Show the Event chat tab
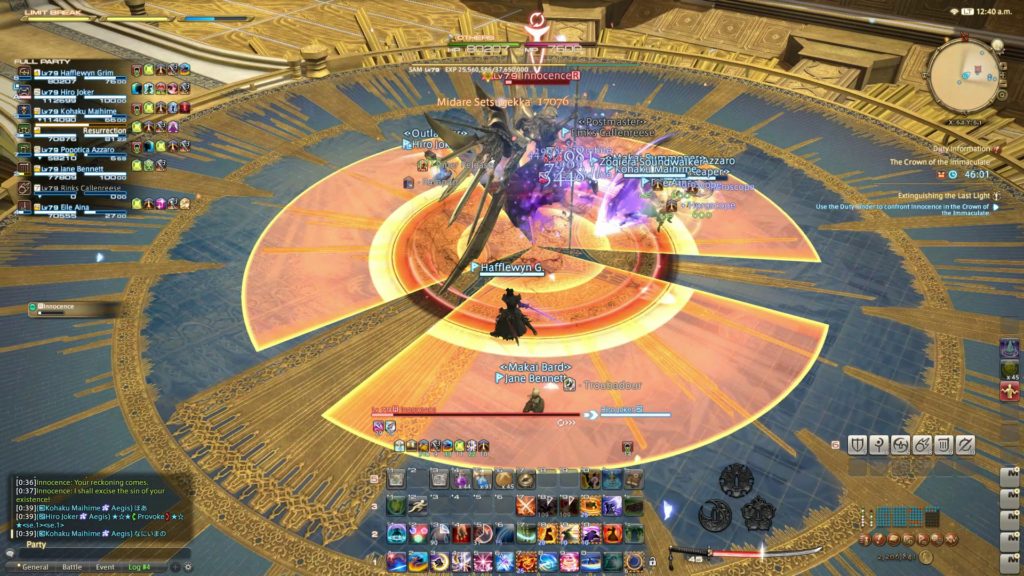 pos(105,566)
